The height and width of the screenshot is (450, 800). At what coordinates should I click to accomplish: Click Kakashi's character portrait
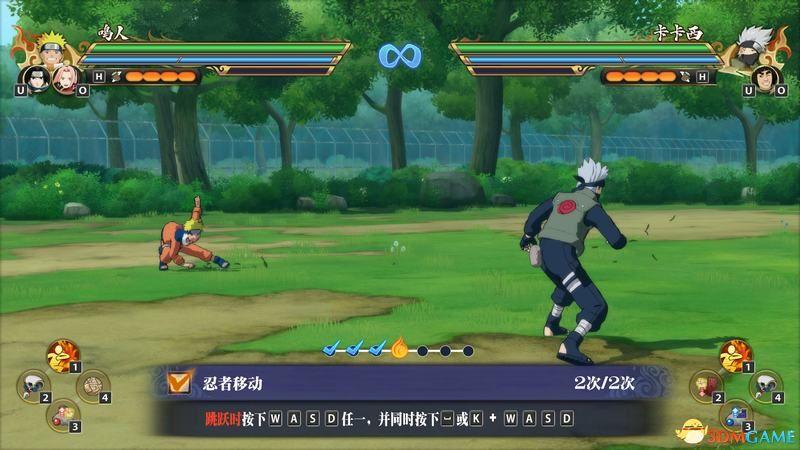point(752,48)
